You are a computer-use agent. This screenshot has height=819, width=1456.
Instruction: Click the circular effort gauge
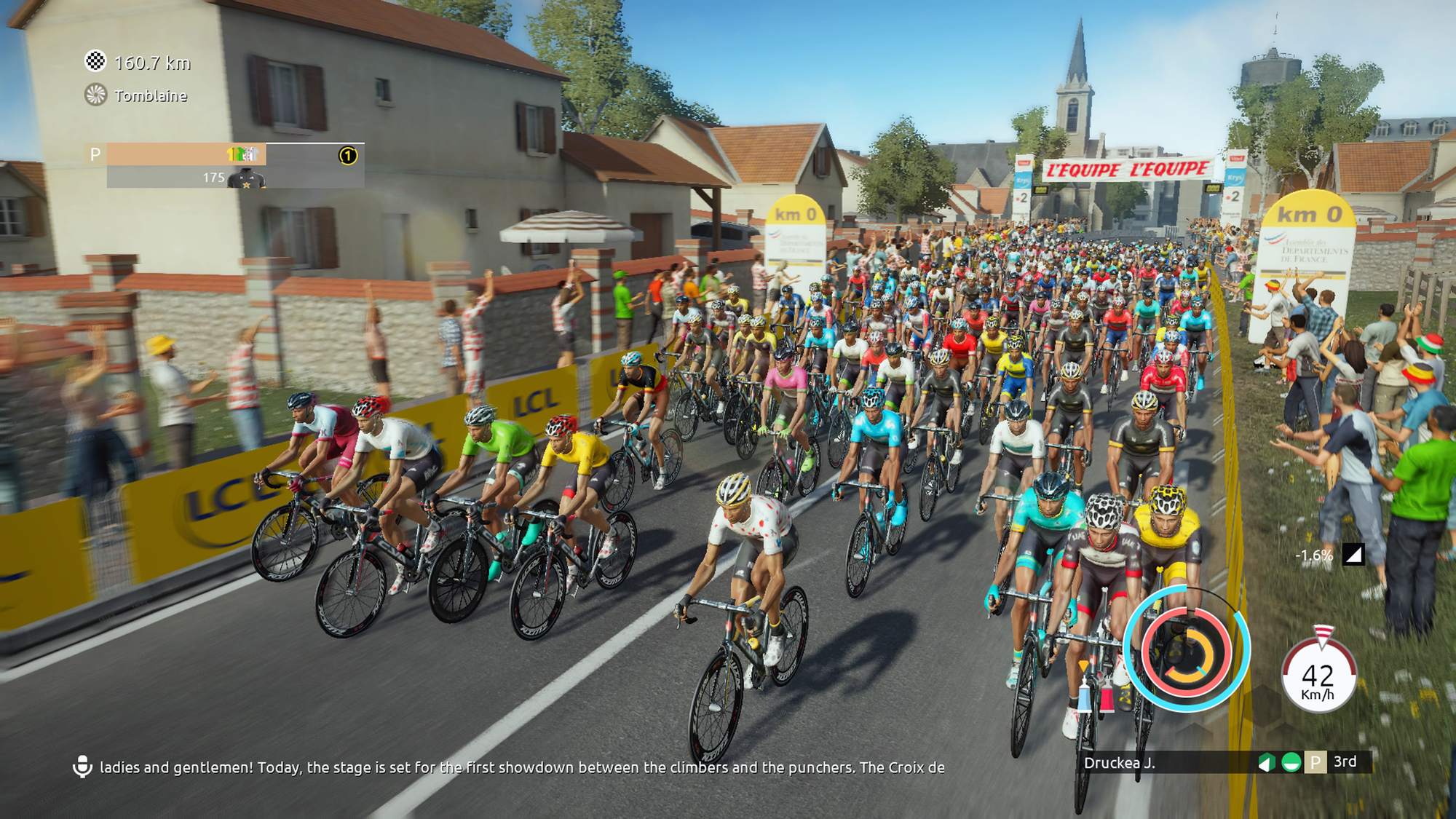(x=1186, y=650)
